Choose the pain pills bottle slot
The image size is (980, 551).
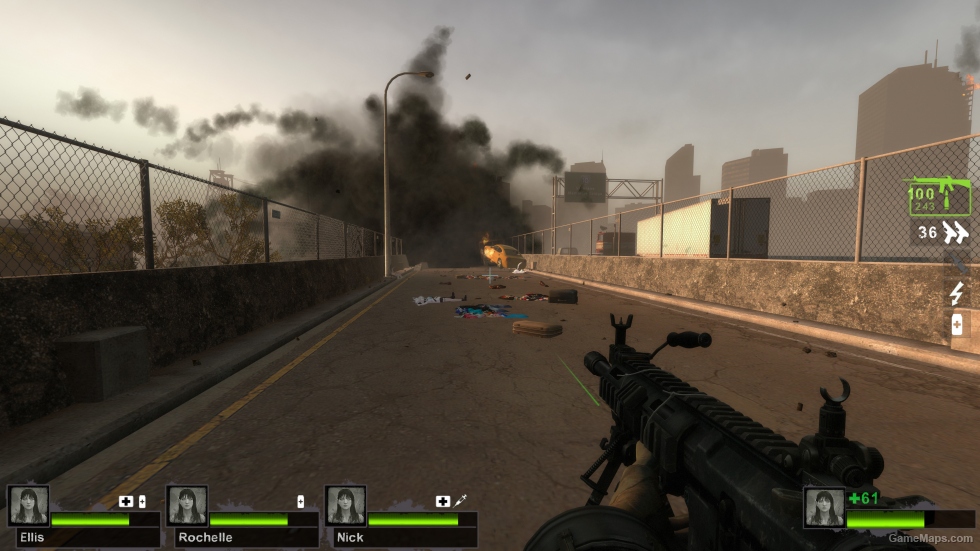point(957,324)
